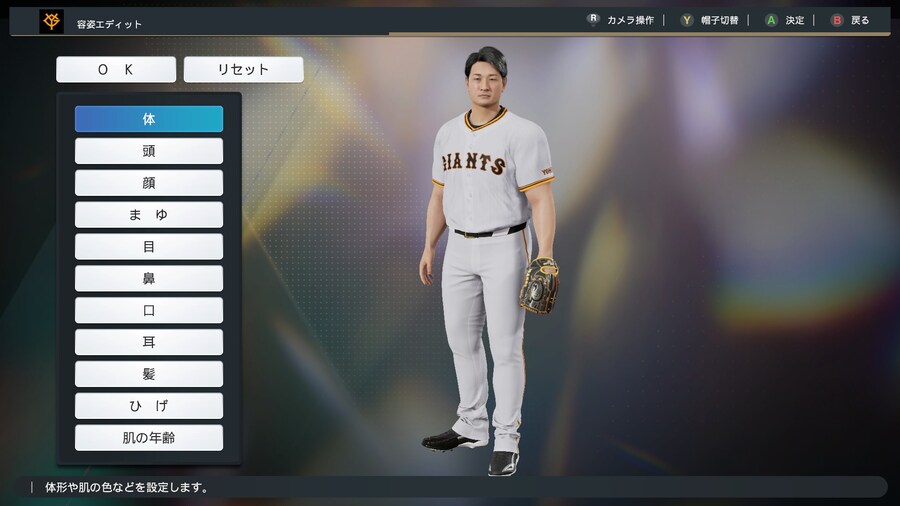900x506 pixels.
Task: Click the リセット reset button
Action: [x=244, y=70]
